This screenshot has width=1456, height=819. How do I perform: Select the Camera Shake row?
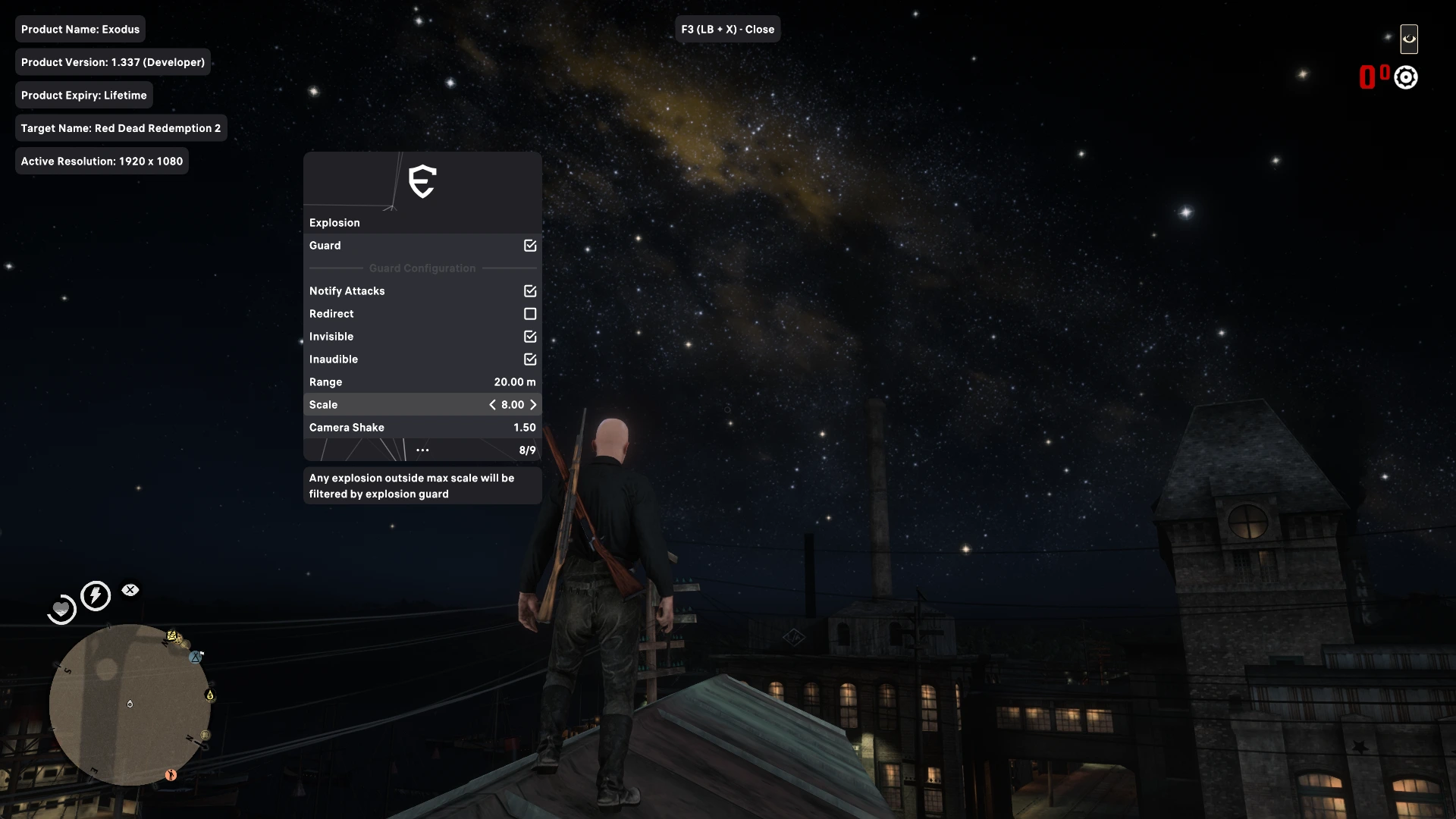click(x=422, y=428)
